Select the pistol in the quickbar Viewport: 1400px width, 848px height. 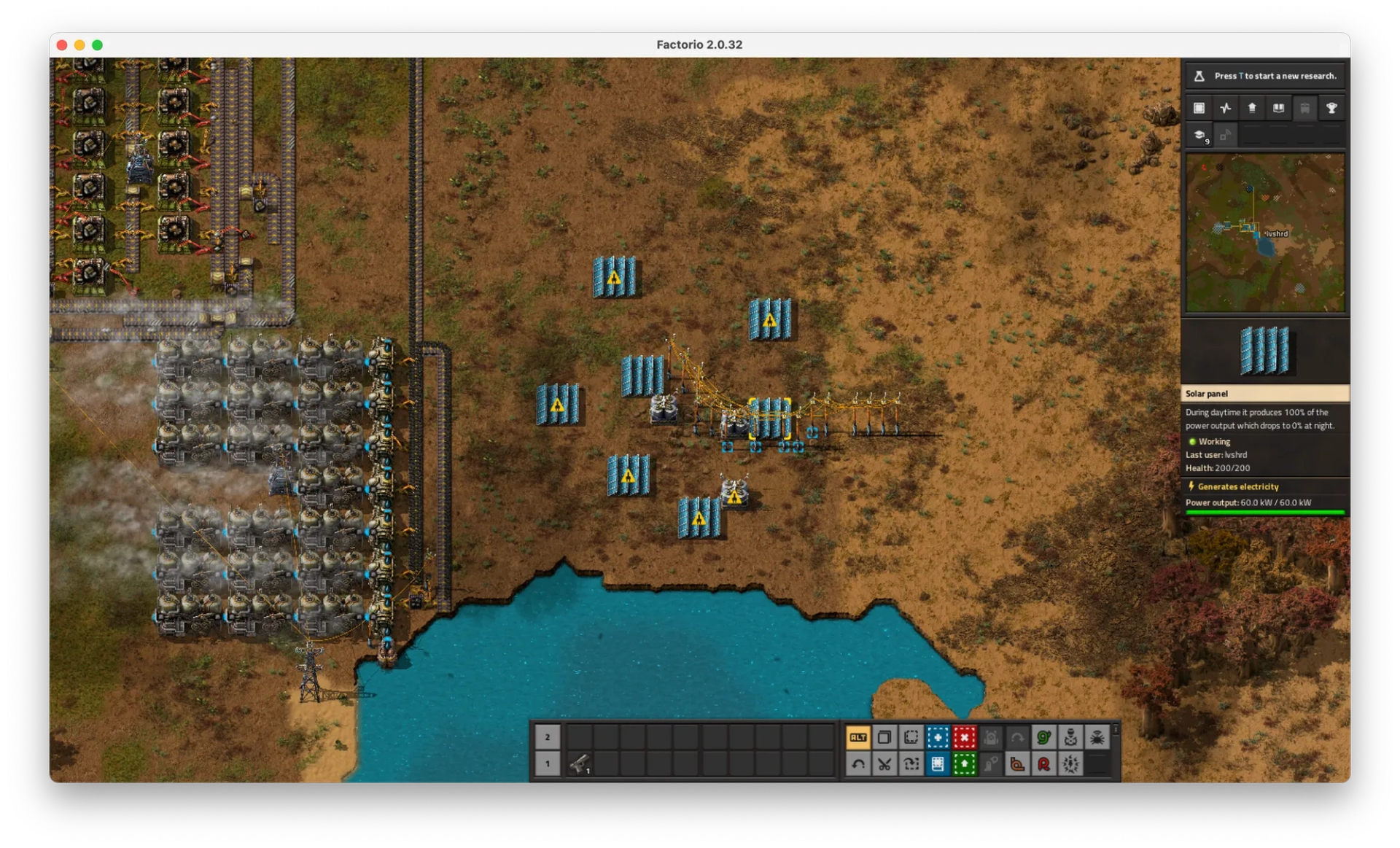point(580,764)
